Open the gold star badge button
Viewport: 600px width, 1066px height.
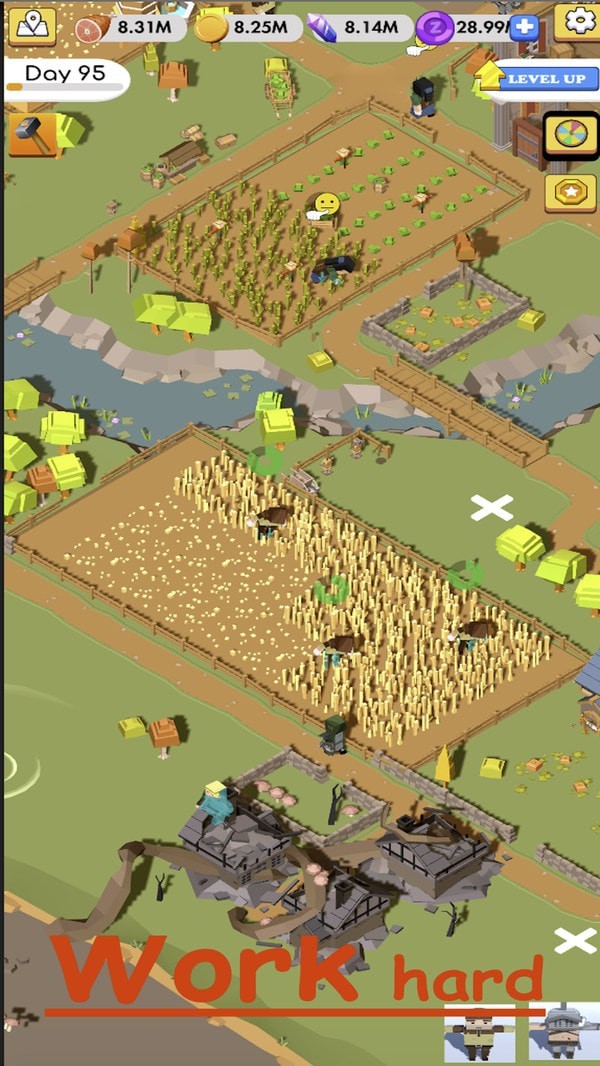[570, 192]
